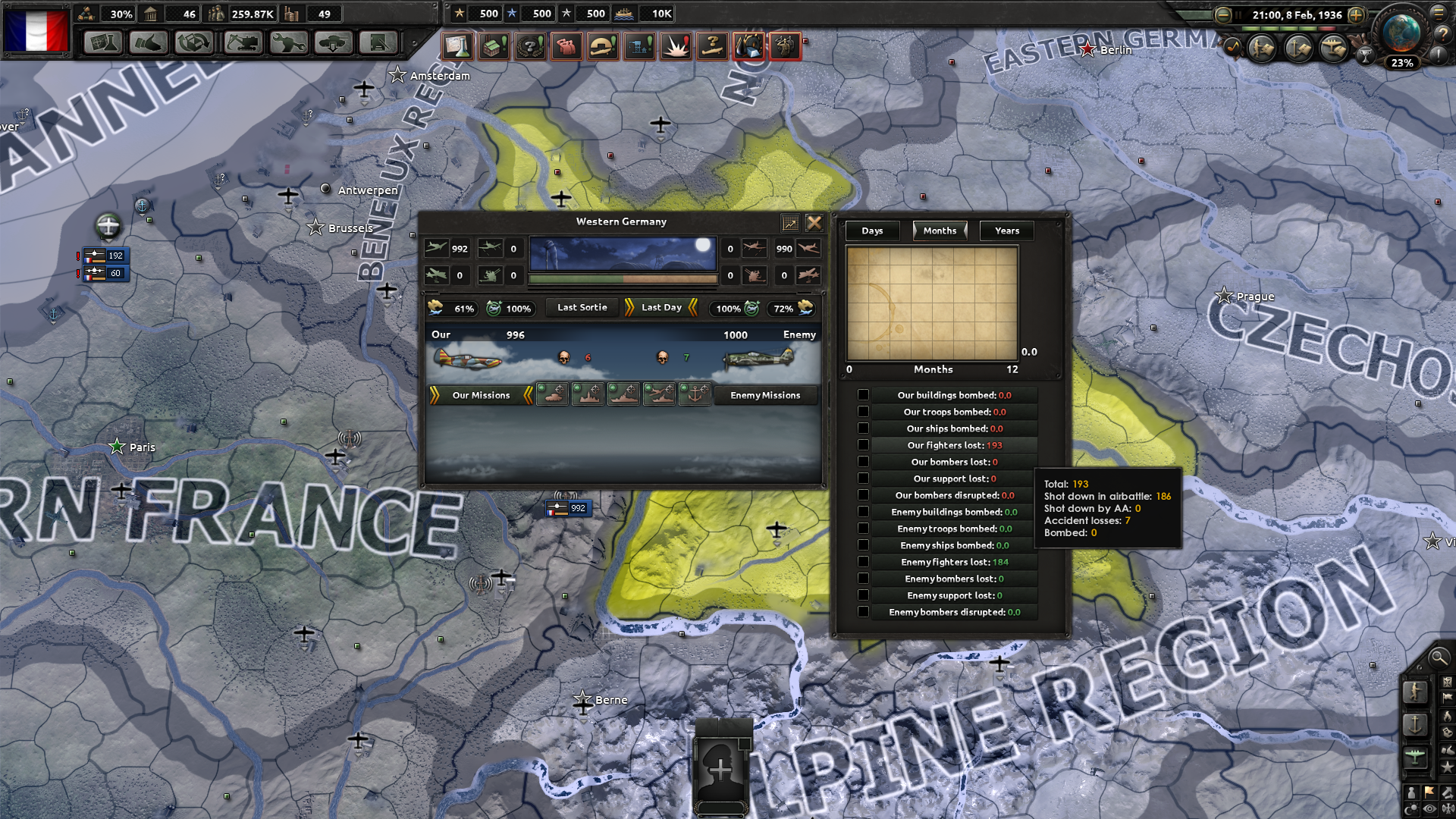Click the right chevron beside Months

(x=964, y=231)
